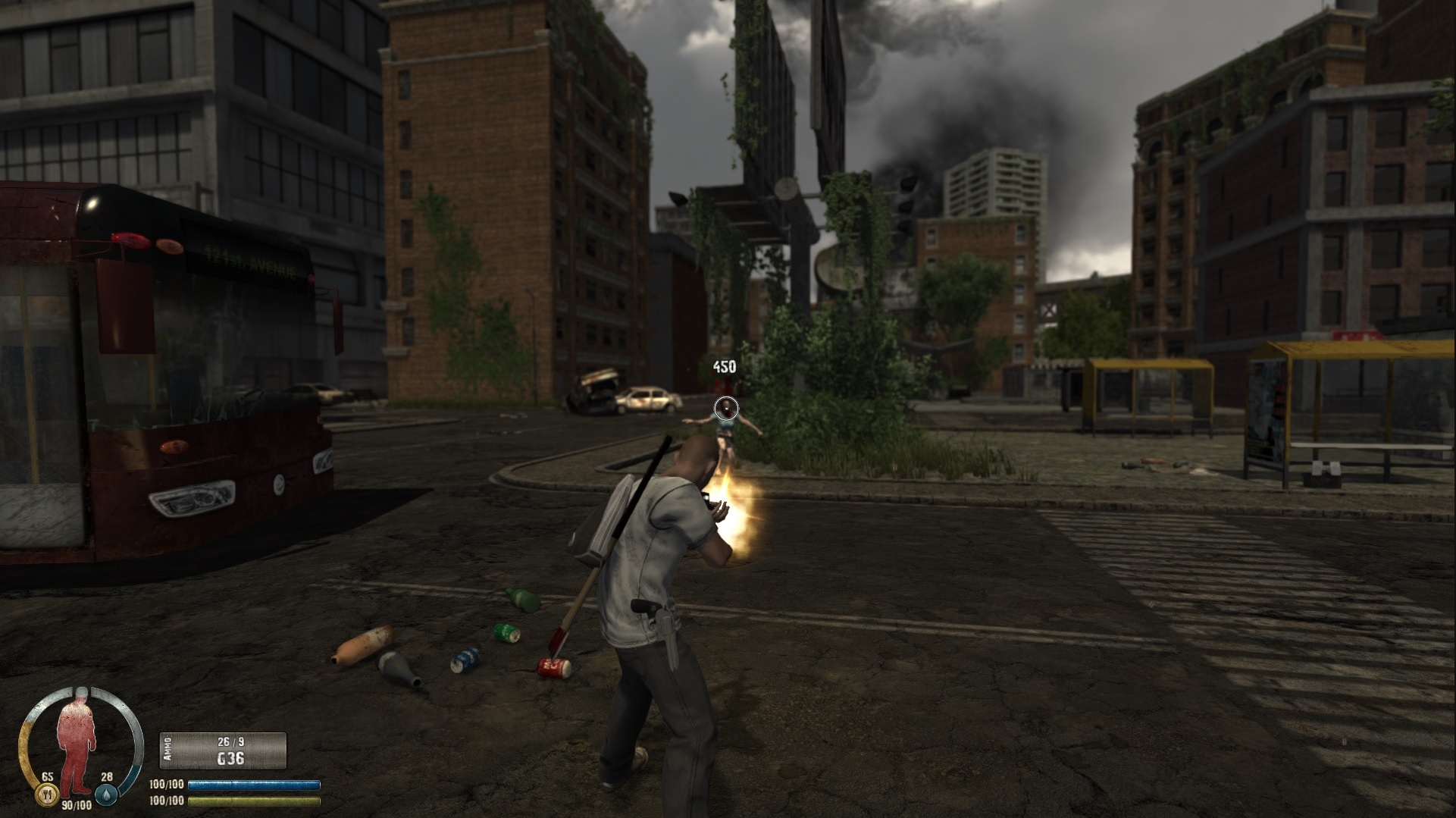Expand the hunger value 65 readout

point(47,777)
